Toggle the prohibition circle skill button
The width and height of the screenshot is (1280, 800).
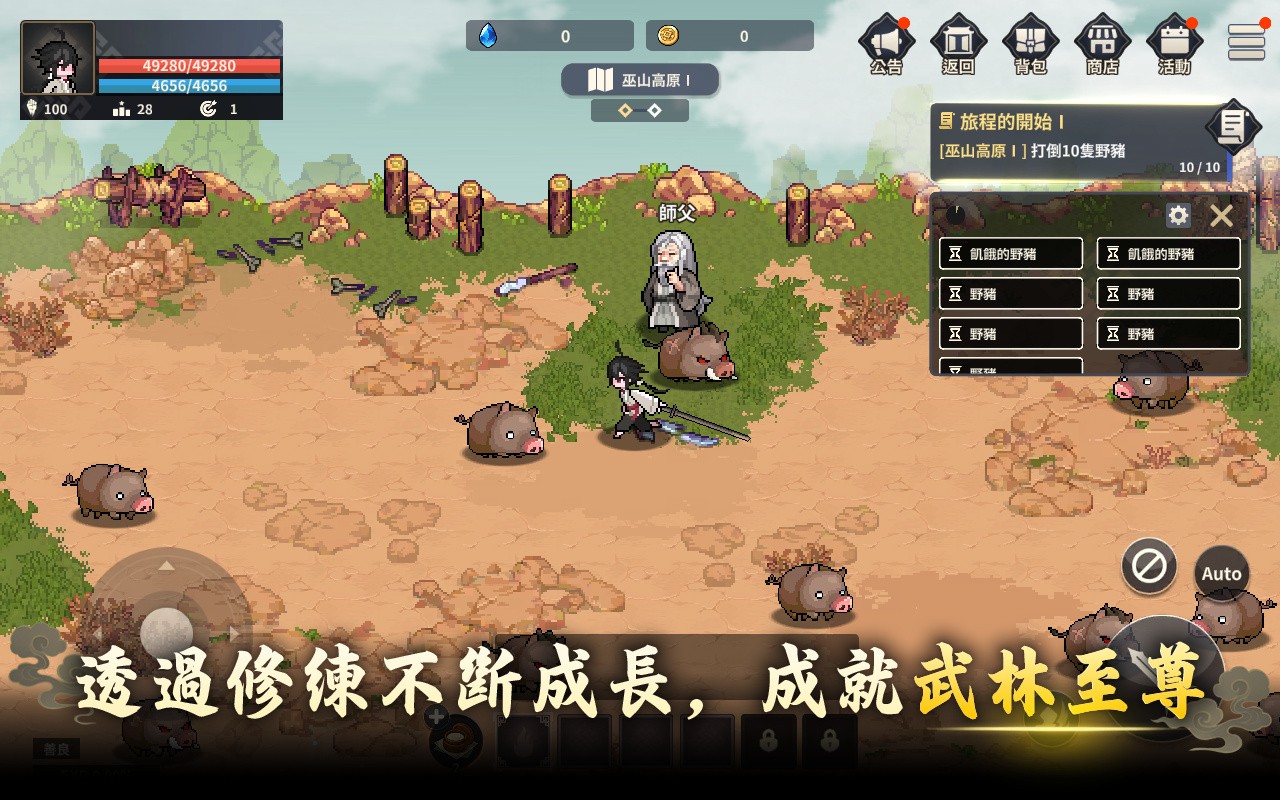click(x=1148, y=568)
